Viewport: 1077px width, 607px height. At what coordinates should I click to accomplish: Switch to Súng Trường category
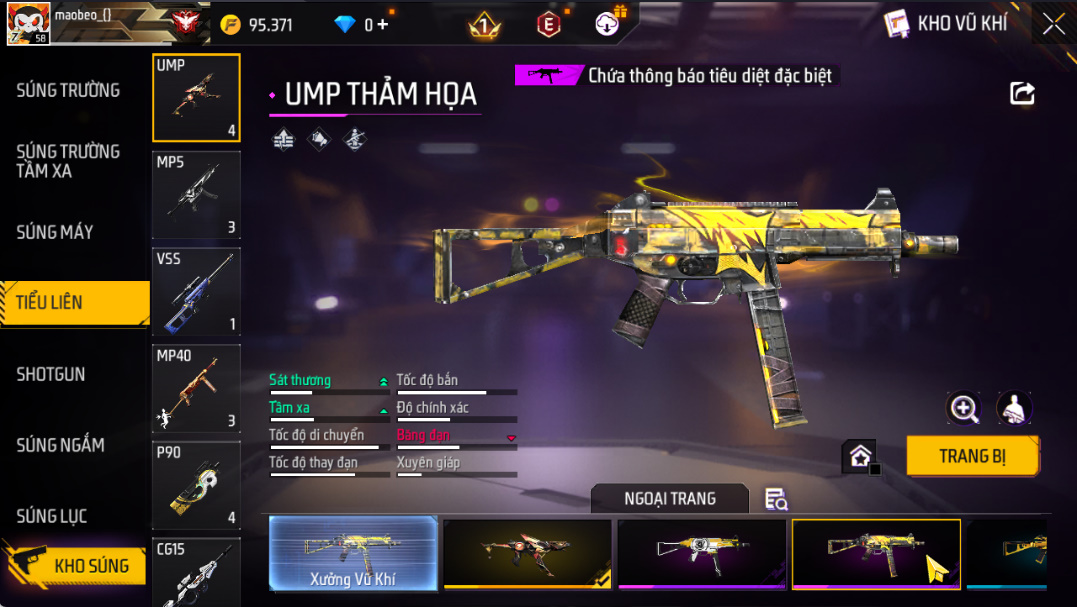(68, 90)
